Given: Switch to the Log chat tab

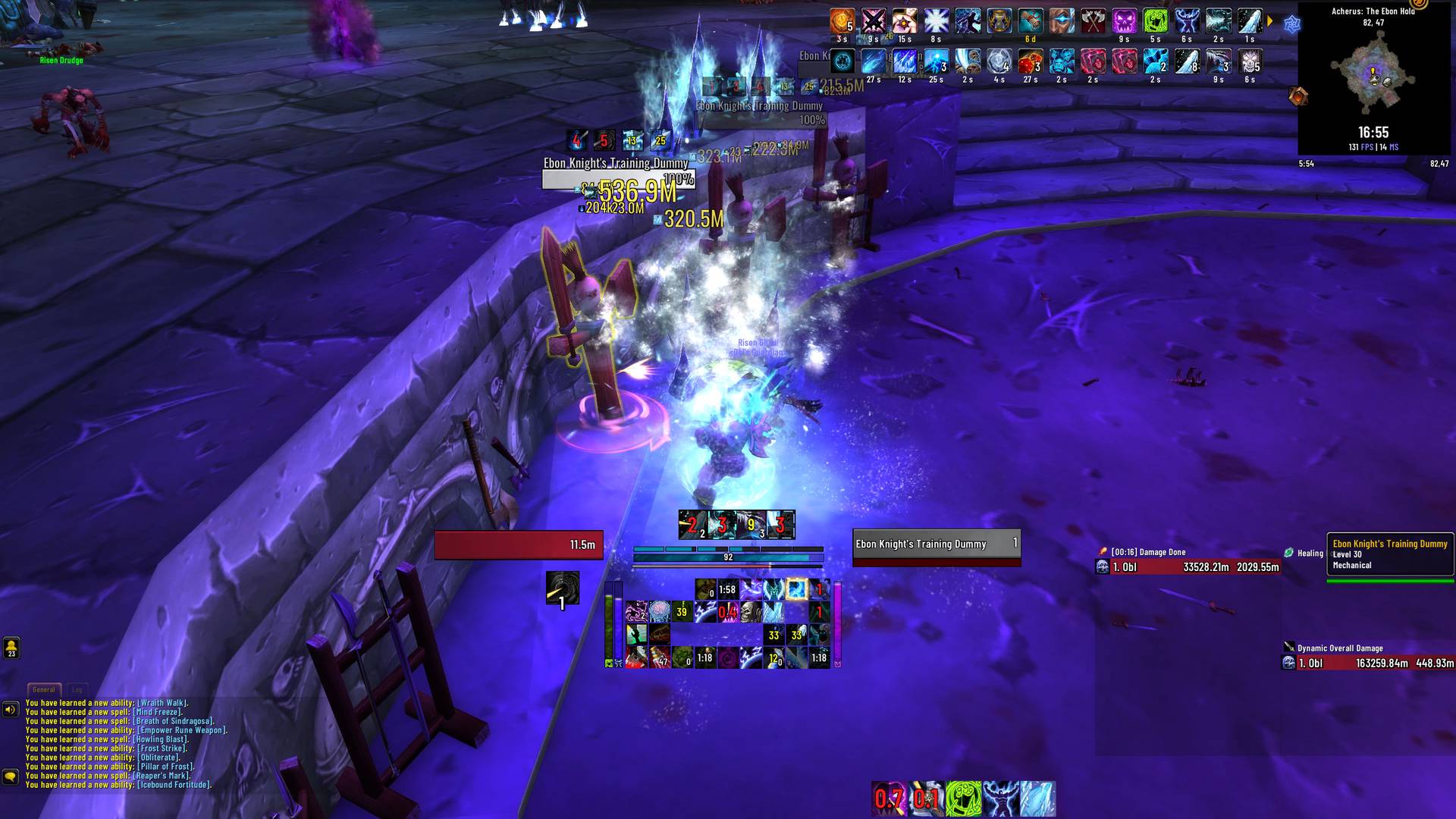Looking at the screenshot, I should [x=76, y=690].
